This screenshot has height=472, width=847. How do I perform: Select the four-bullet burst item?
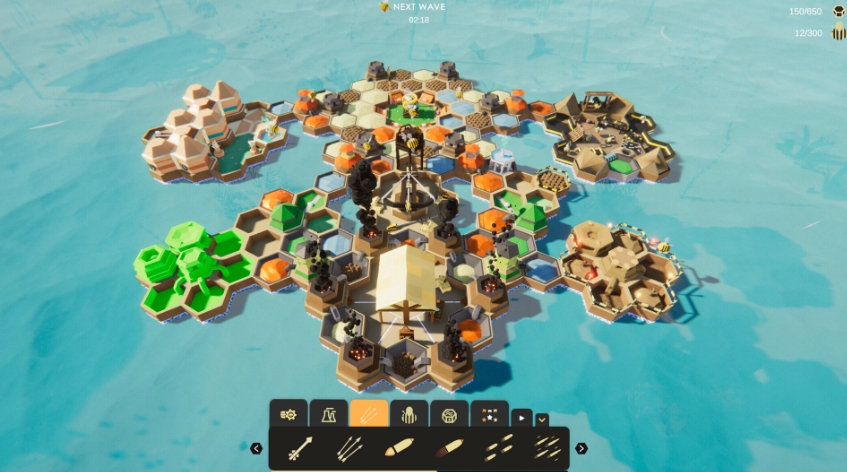coord(496,448)
